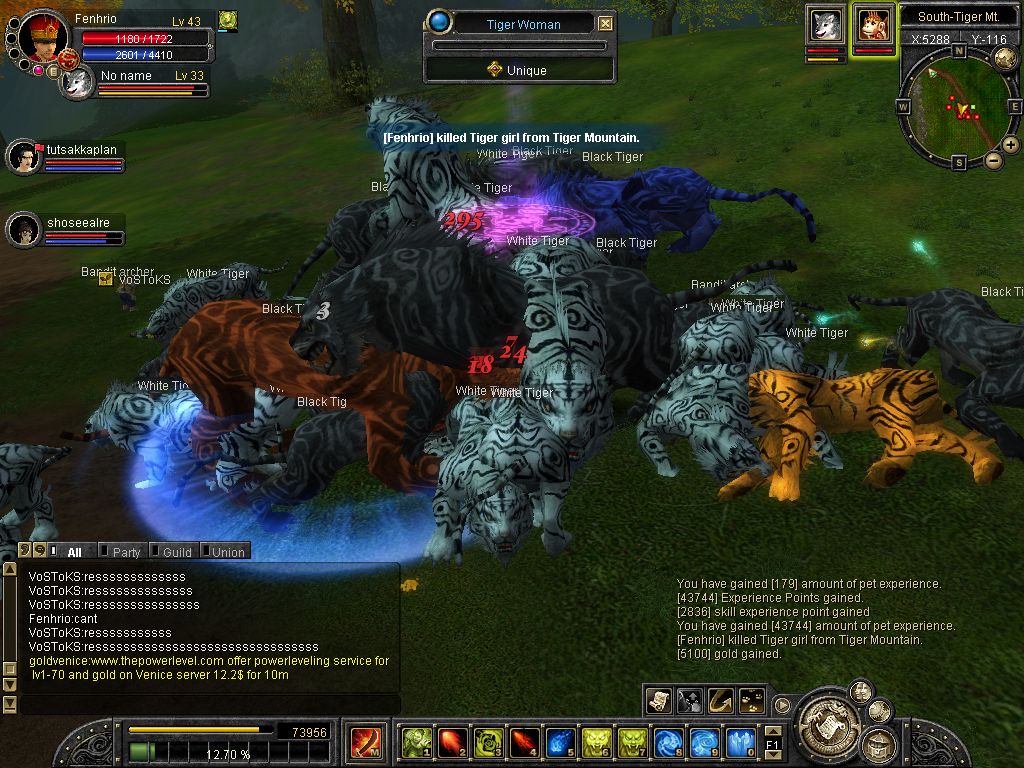The width and height of the screenshot is (1024, 768).
Task: Use the blue swirl skill in slot 8
Action: (668, 742)
